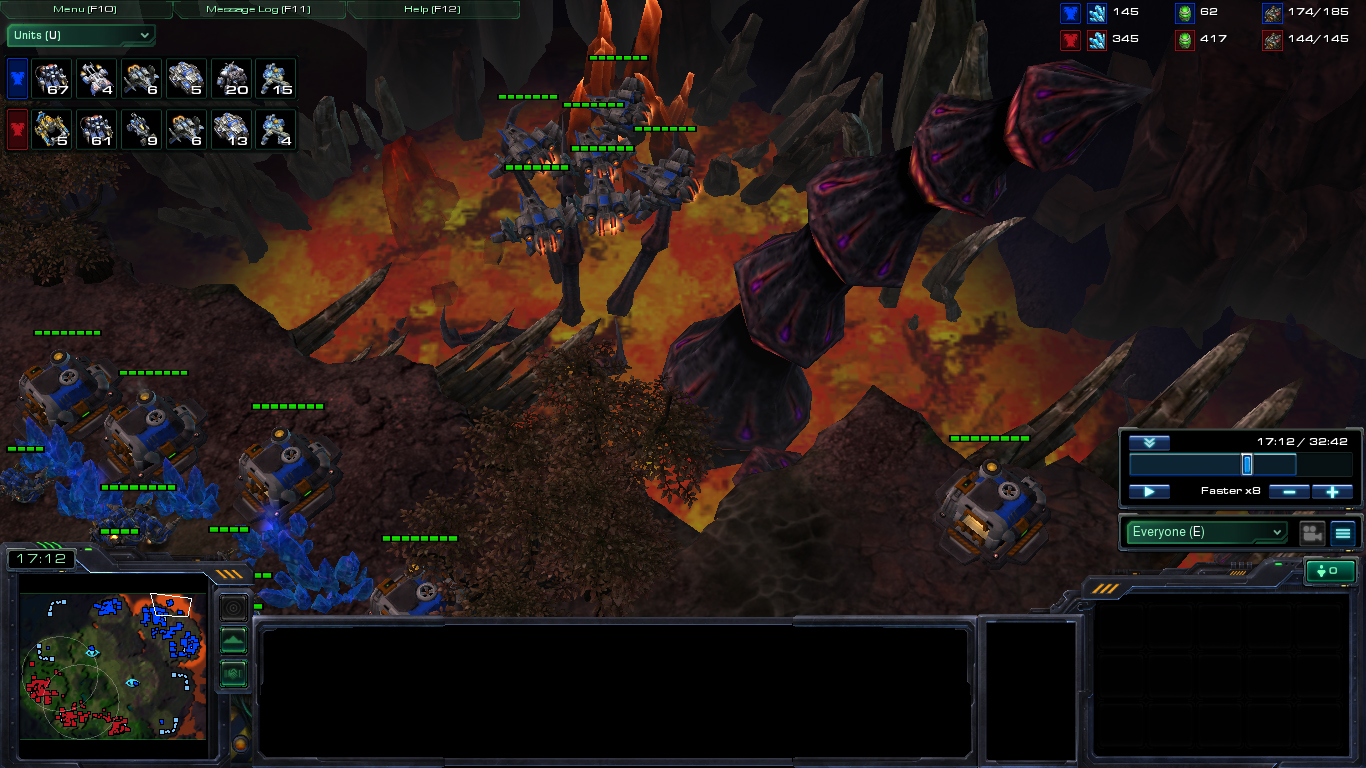Image resolution: width=1366 pixels, height=768 pixels.
Task: Open the Everyone (E) vision dropdown
Action: pyautogui.click(x=1206, y=532)
